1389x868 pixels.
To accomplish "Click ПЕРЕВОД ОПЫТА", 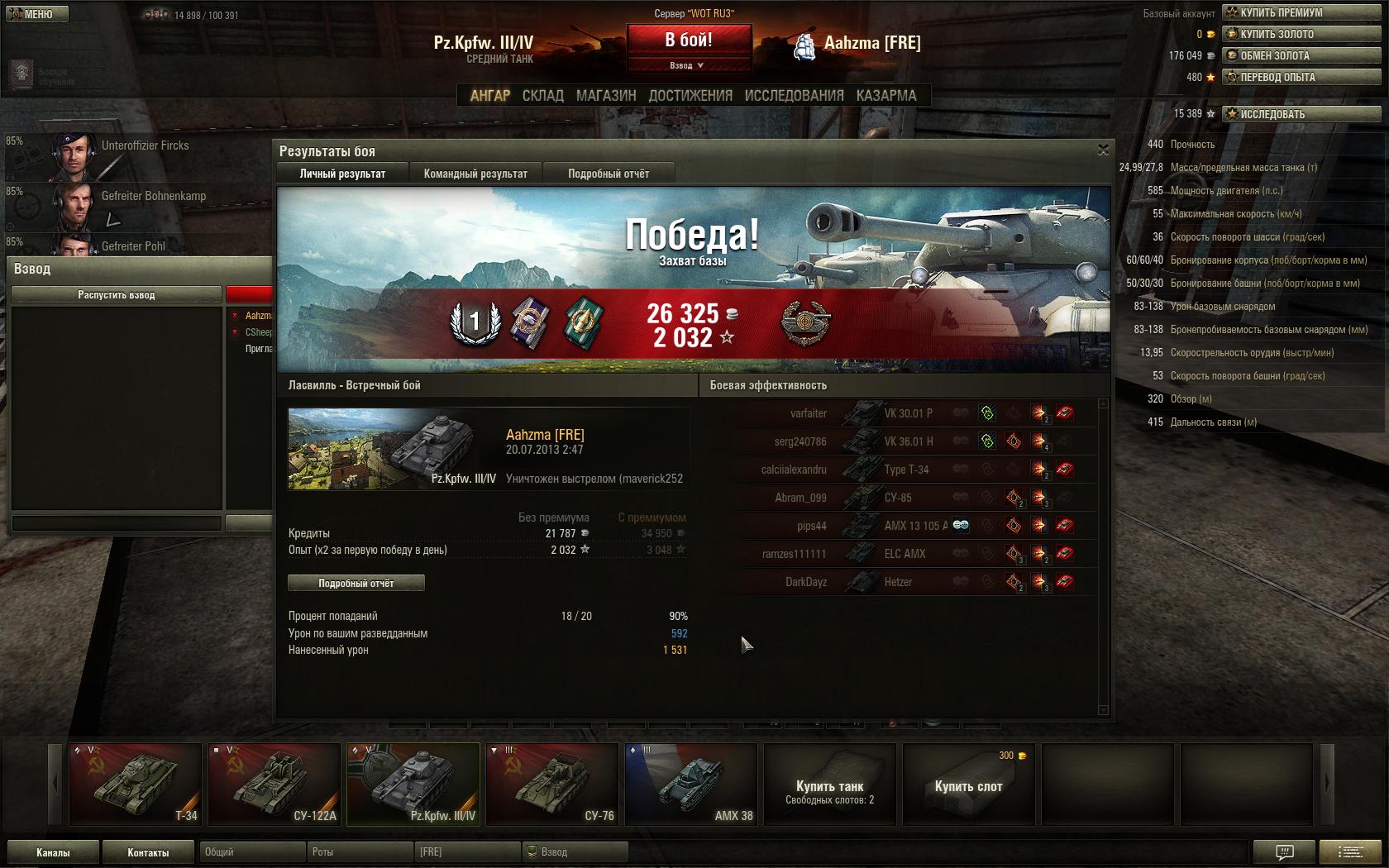I will coord(1301,77).
